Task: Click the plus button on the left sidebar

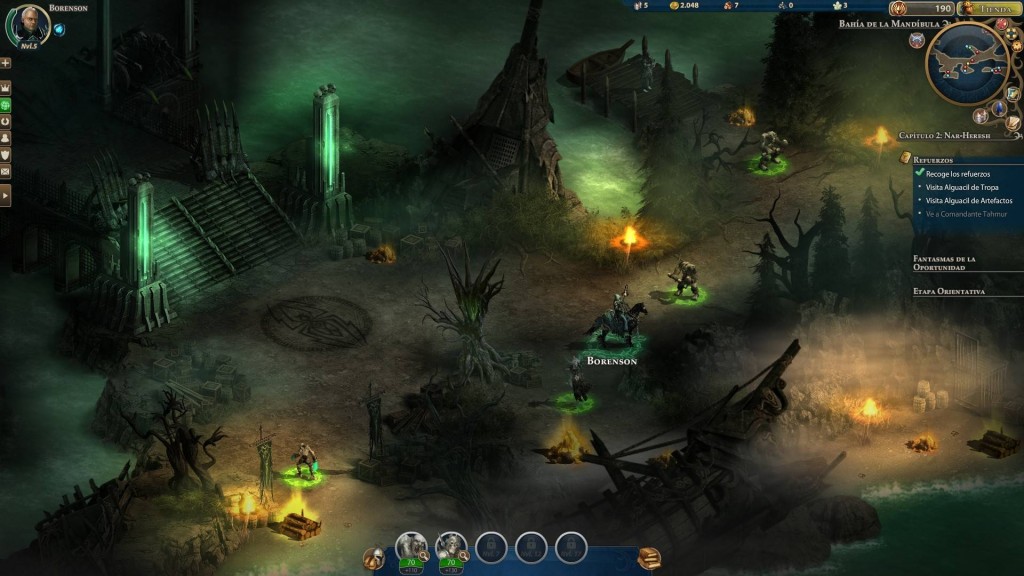Action: [6, 63]
